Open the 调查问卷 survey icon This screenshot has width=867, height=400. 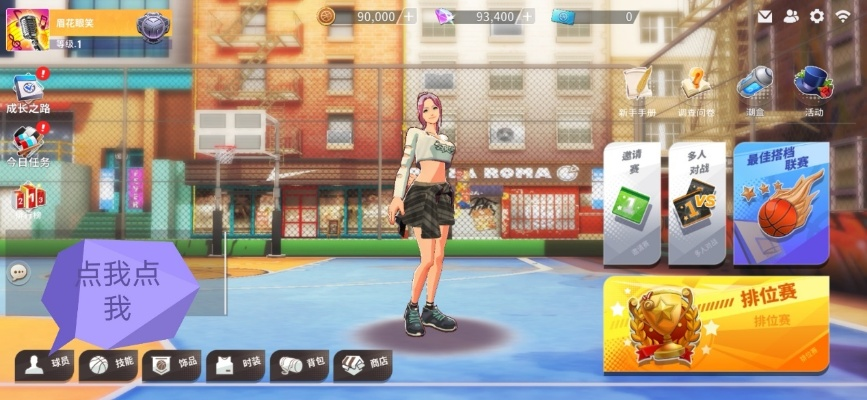[696, 90]
